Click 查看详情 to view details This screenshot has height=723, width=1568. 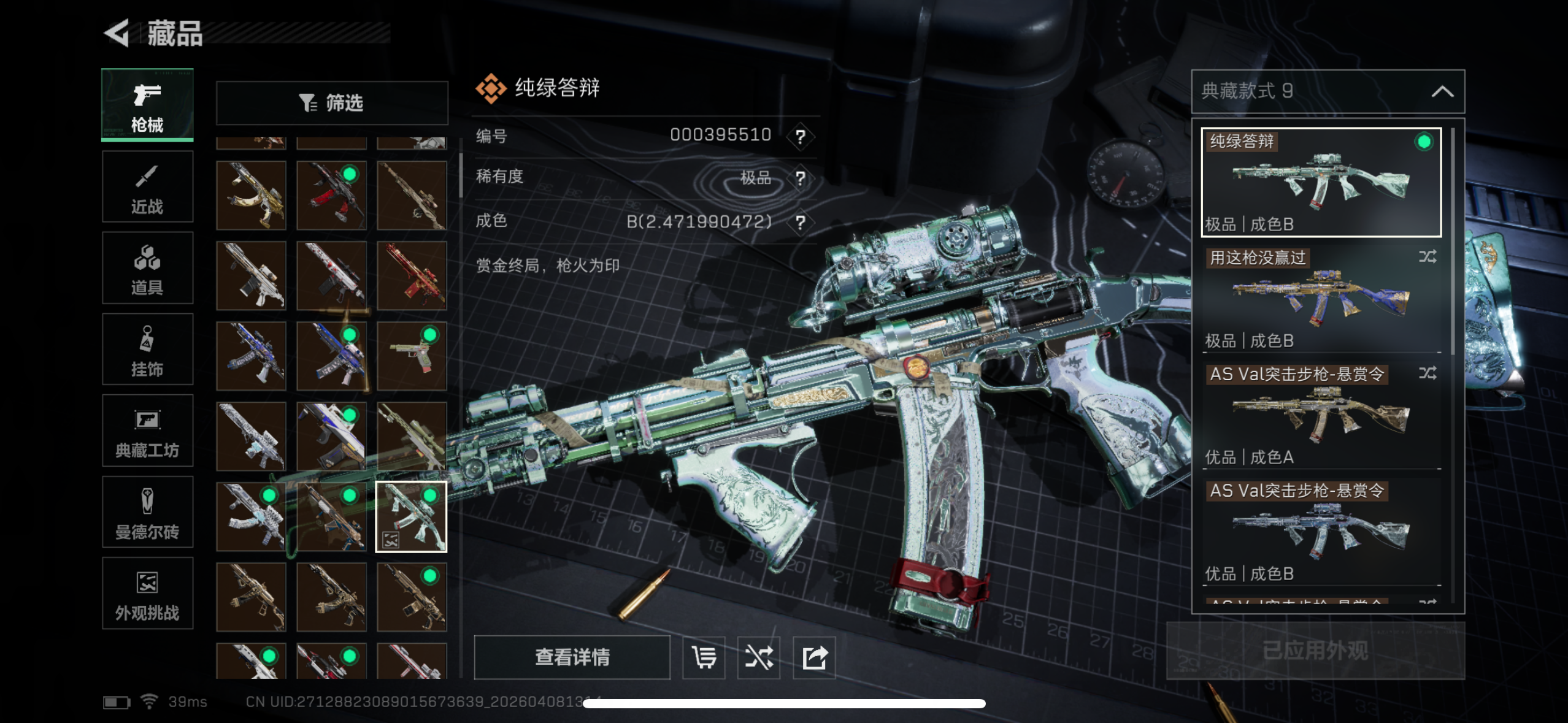(572, 657)
